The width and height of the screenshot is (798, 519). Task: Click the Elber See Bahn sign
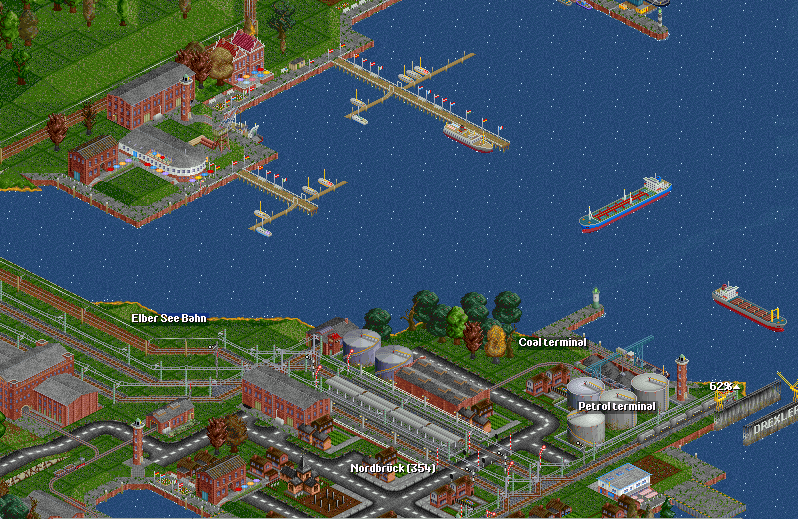tap(169, 318)
